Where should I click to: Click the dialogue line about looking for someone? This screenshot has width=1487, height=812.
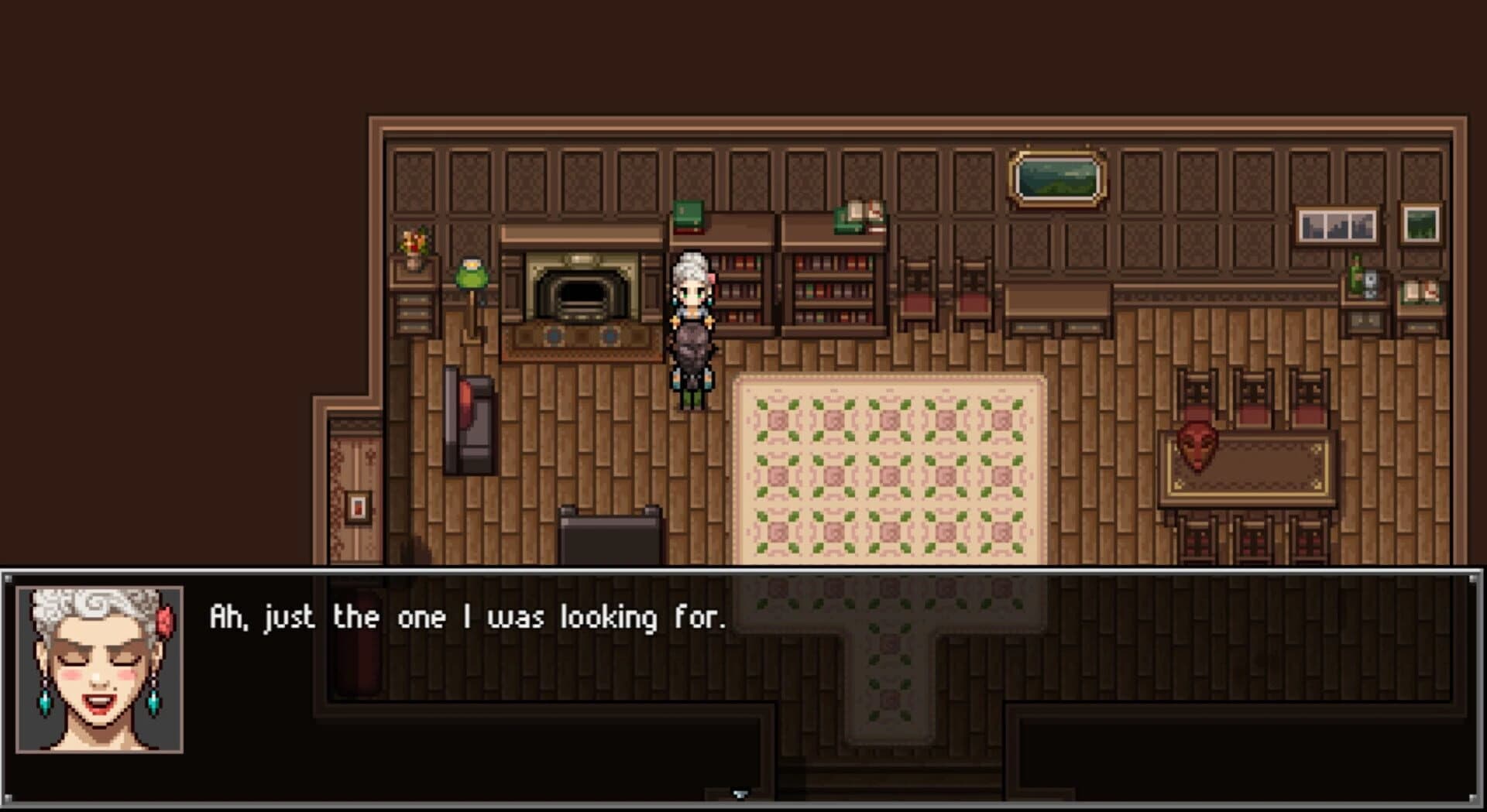tap(465, 618)
